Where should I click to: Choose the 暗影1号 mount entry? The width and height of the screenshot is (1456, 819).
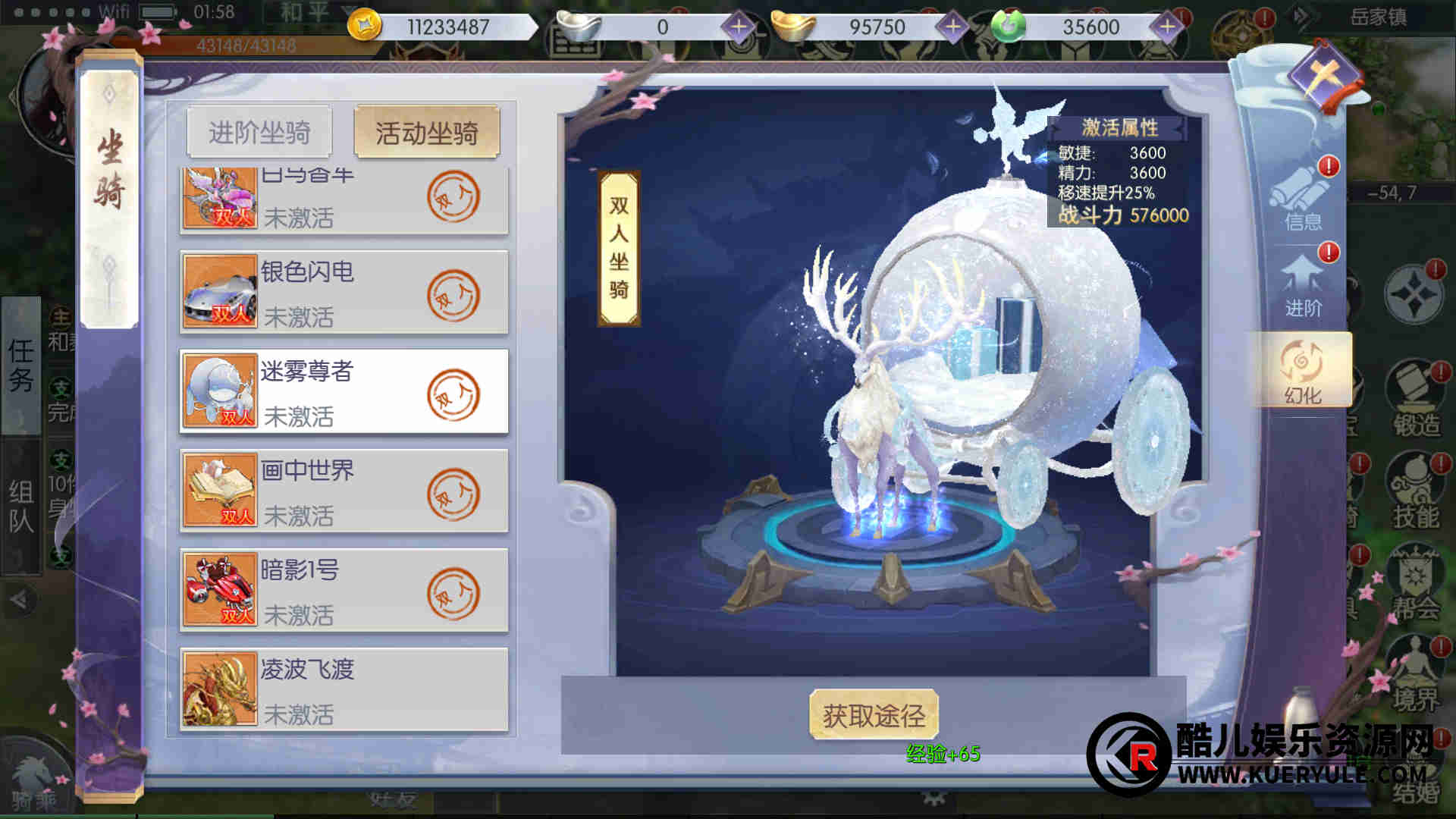344,591
